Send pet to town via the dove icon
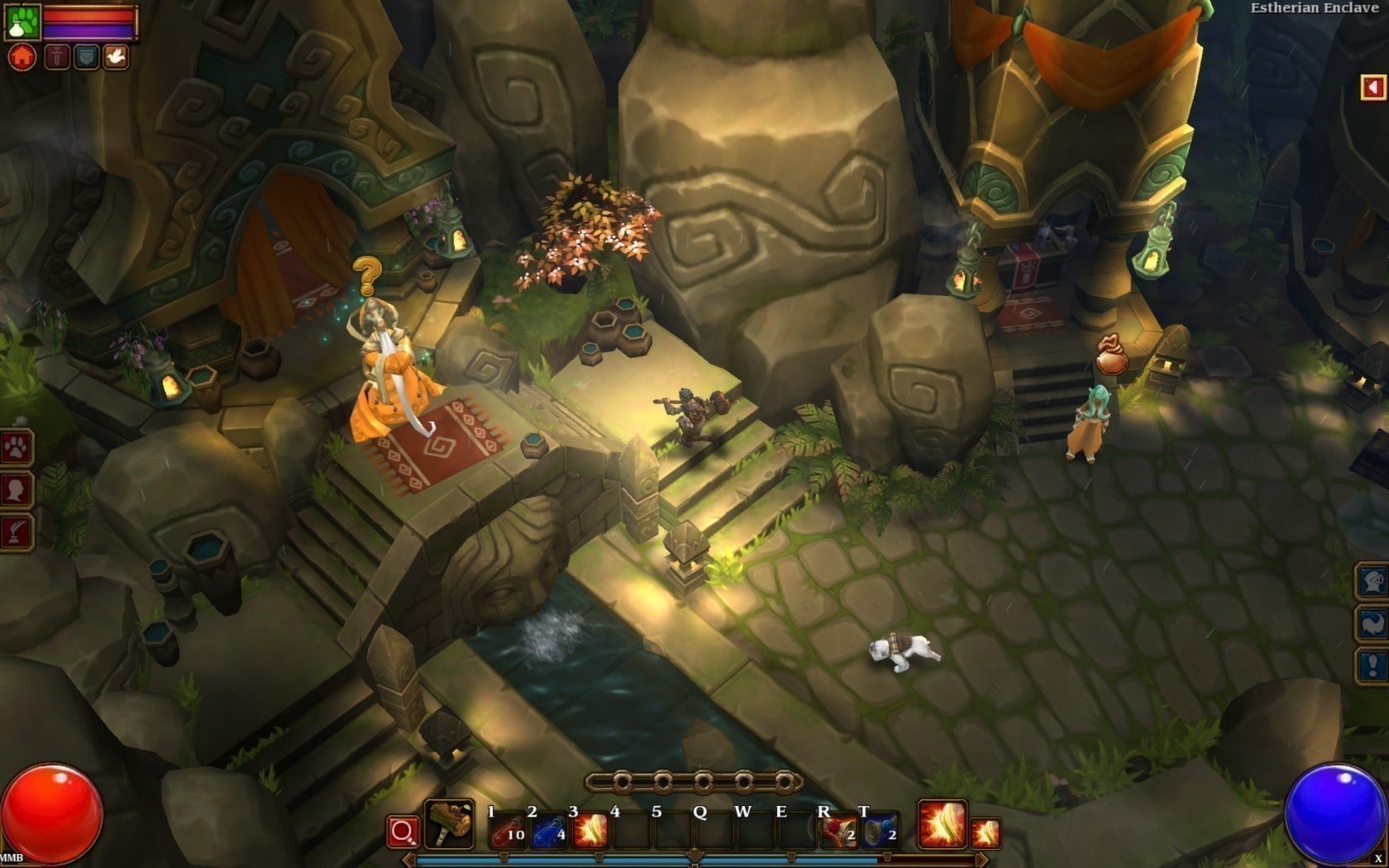Image resolution: width=1389 pixels, height=868 pixels. click(x=117, y=56)
